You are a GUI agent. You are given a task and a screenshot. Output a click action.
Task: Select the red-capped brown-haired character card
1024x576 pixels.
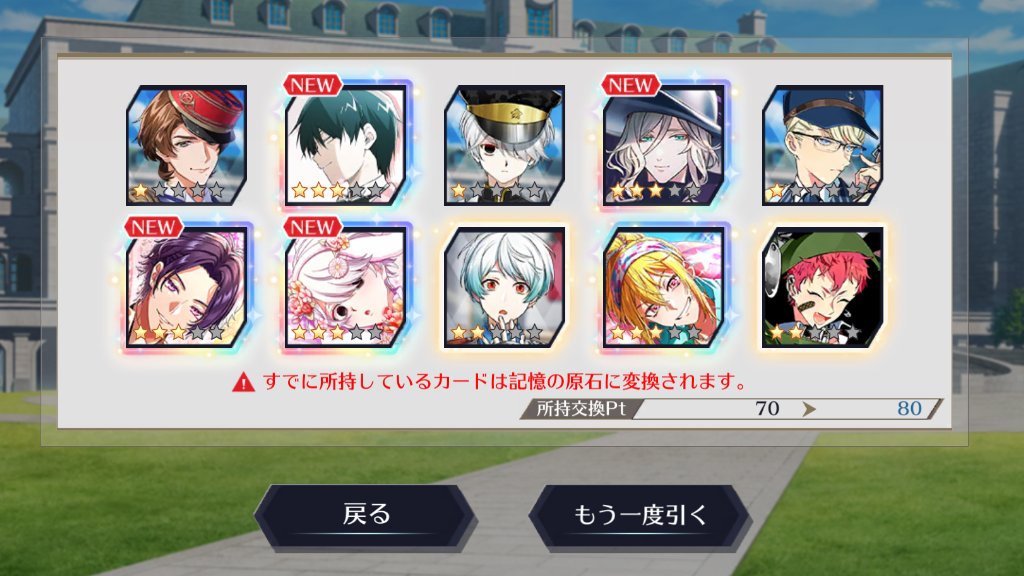coord(186,145)
